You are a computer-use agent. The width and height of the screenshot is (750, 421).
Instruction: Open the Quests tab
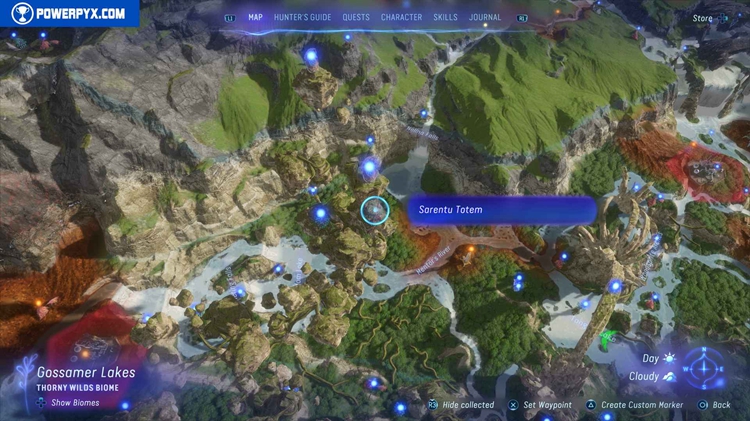point(356,17)
